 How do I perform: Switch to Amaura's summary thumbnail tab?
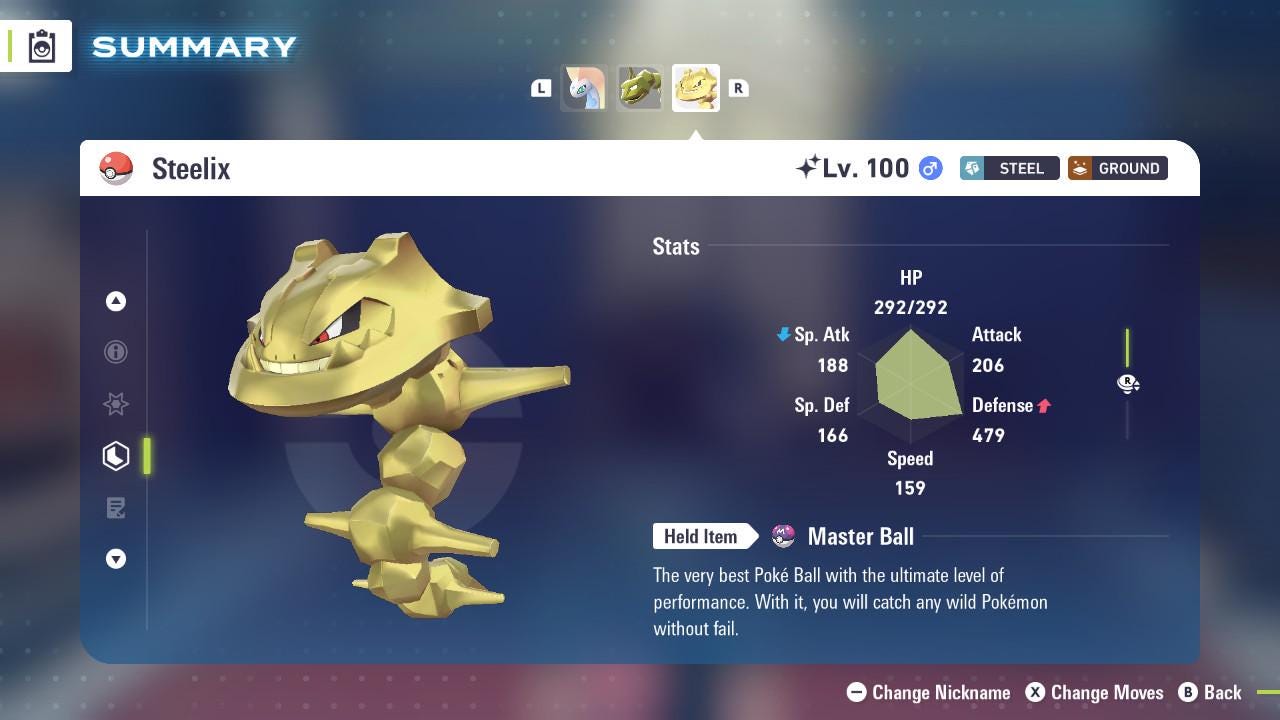click(584, 88)
